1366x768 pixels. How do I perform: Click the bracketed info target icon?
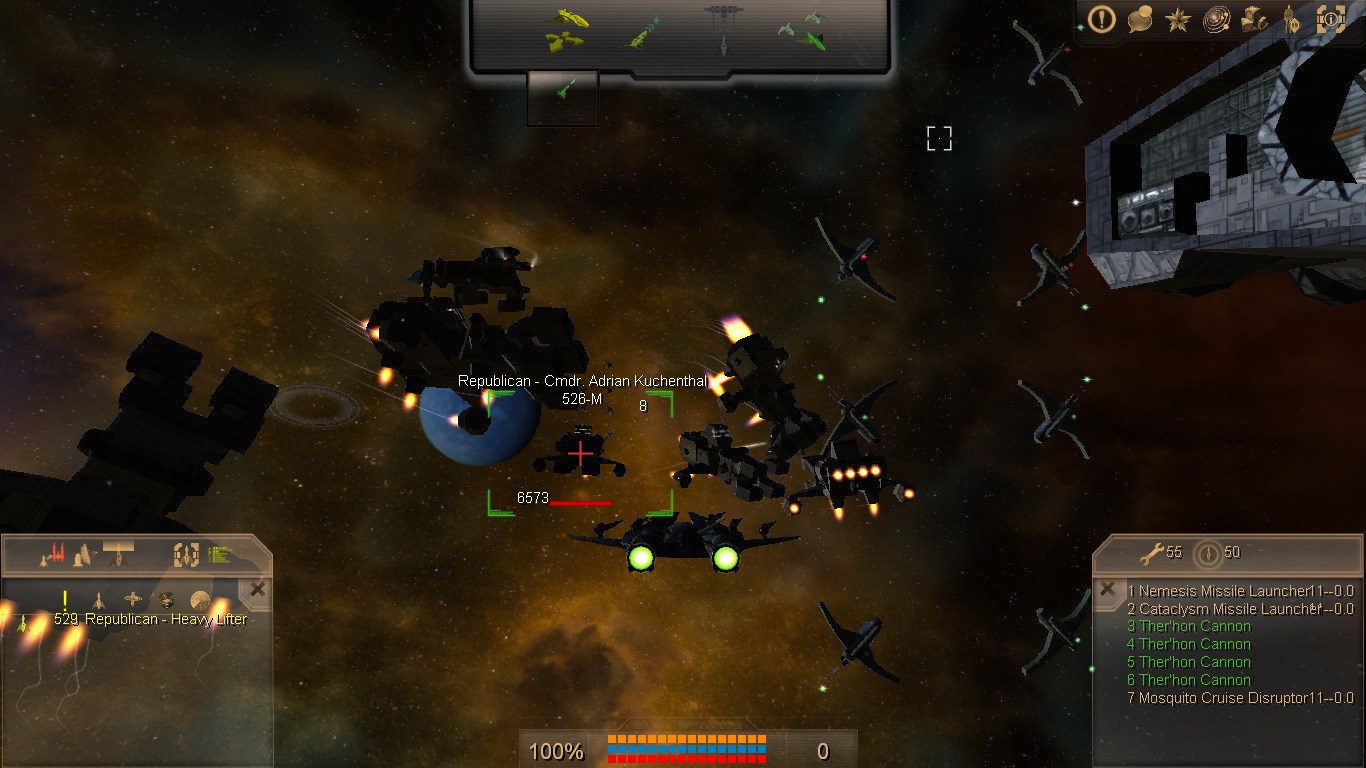point(1330,20)
